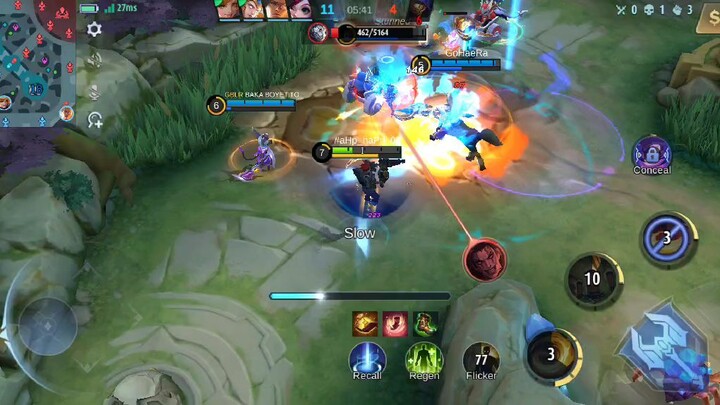The width and height of the screenshot is (720, 405).
Task: Buy the recommended gold boots item
Action: (x=364, y=323)
